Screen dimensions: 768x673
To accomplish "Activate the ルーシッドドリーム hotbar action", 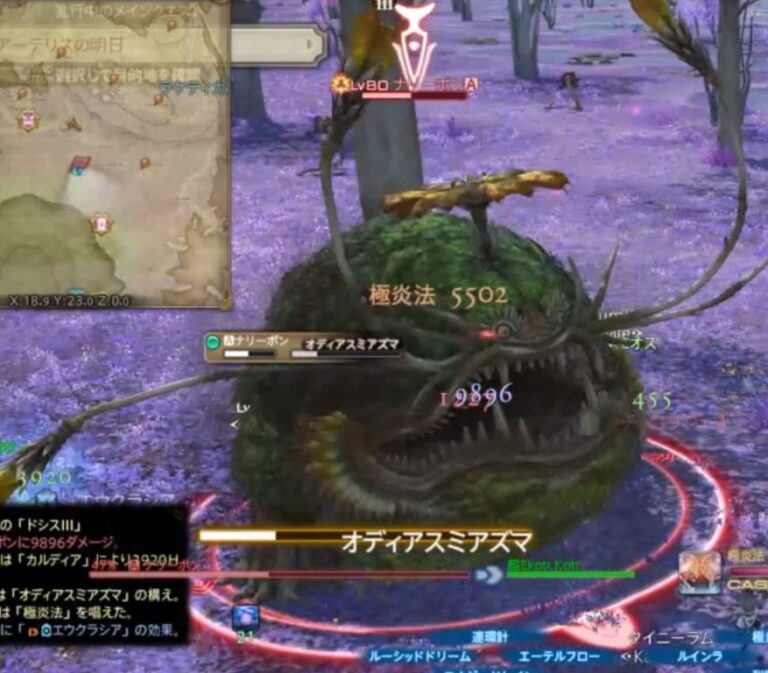I will [x=419, y=656].
